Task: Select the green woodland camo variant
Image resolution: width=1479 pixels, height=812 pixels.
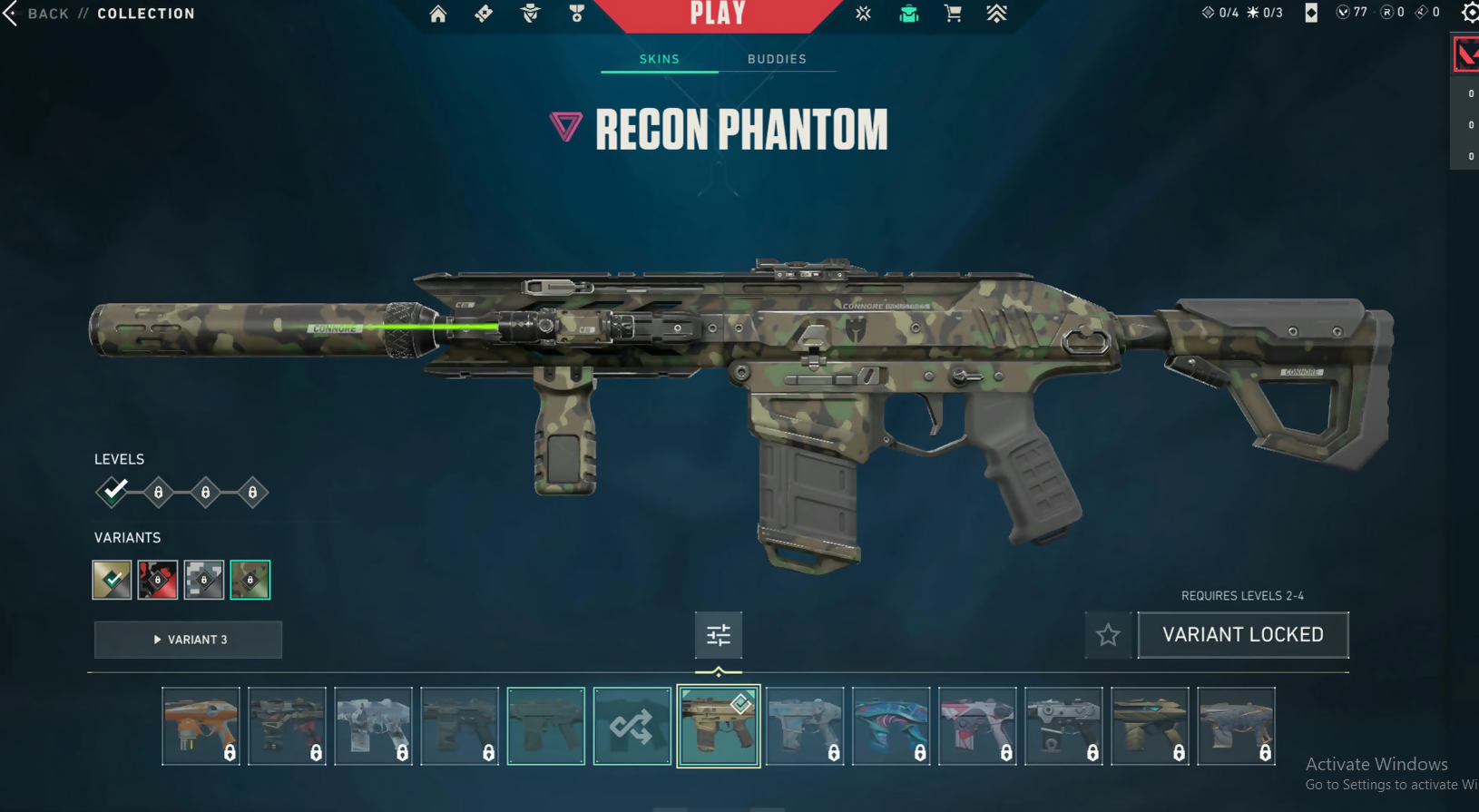Action: [x=250, y=580]
